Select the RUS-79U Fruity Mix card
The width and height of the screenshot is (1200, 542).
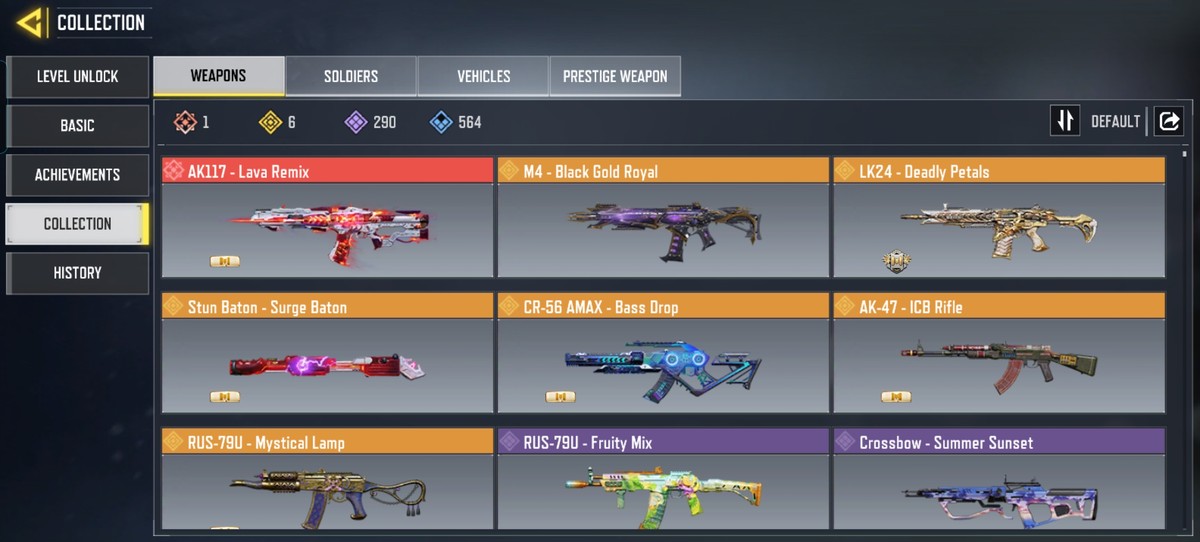(x=663, y=480)
